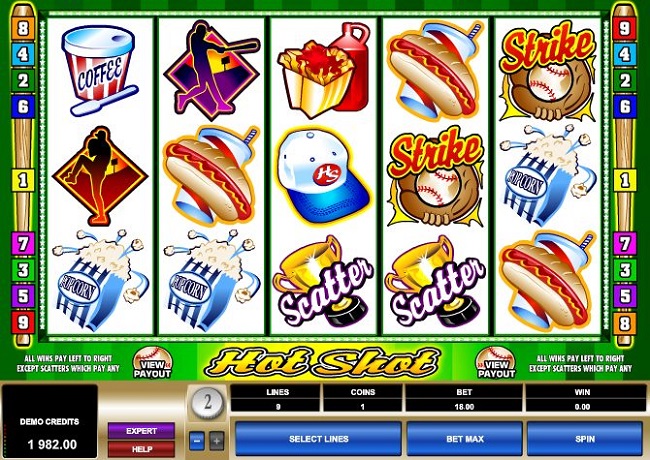The image size is (650, 460).
Task: Choose Select Lines
Action: (x=318, y=439)
